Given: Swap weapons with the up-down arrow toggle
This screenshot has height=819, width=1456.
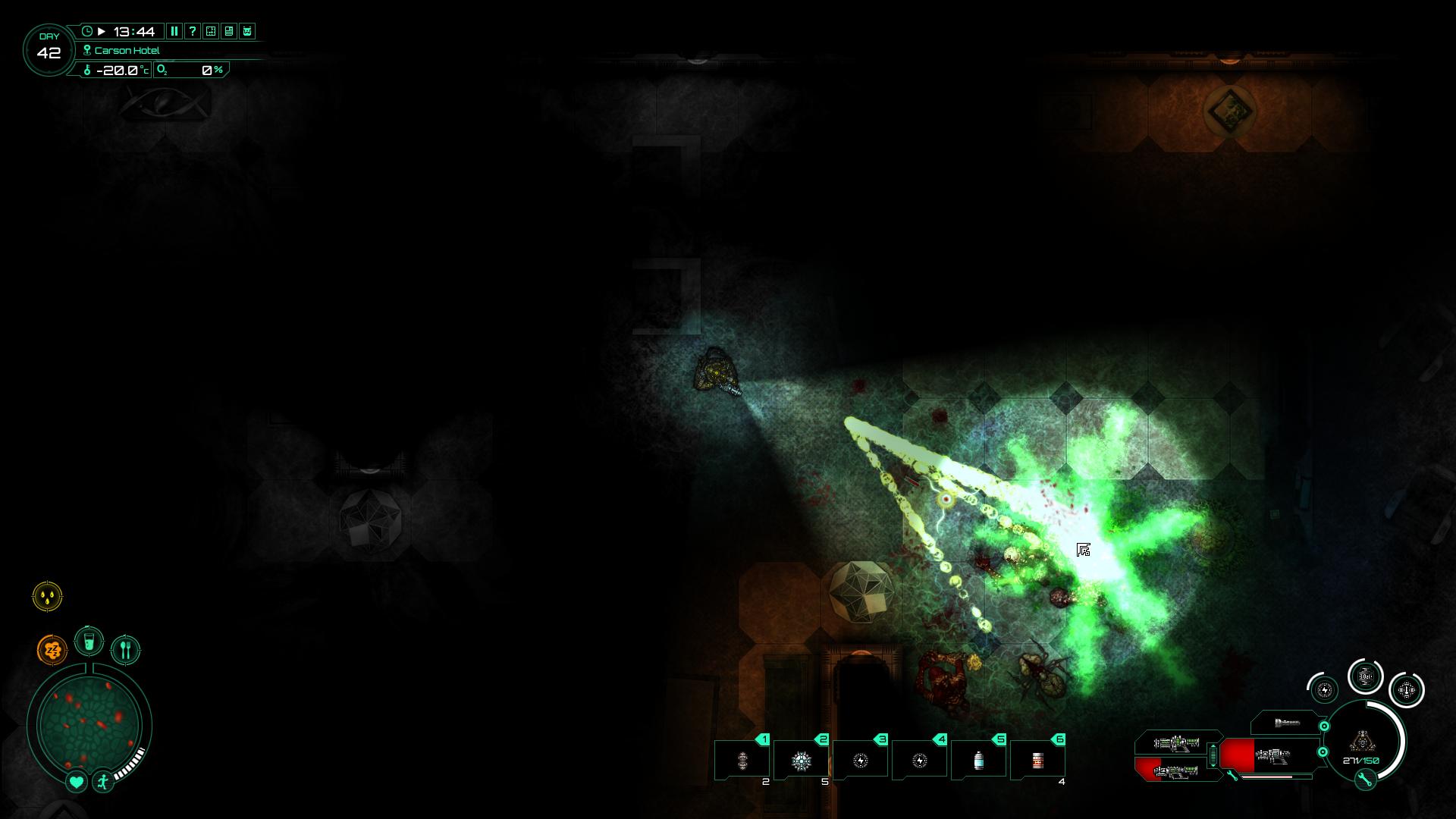Looking at the screenshot, I should click(1213, 755).
